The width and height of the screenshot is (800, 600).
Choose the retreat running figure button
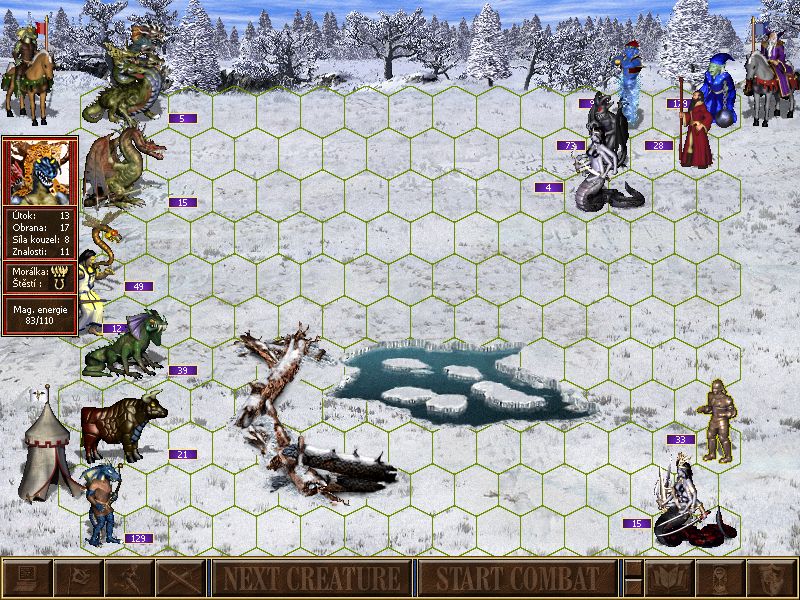(129, 578)
